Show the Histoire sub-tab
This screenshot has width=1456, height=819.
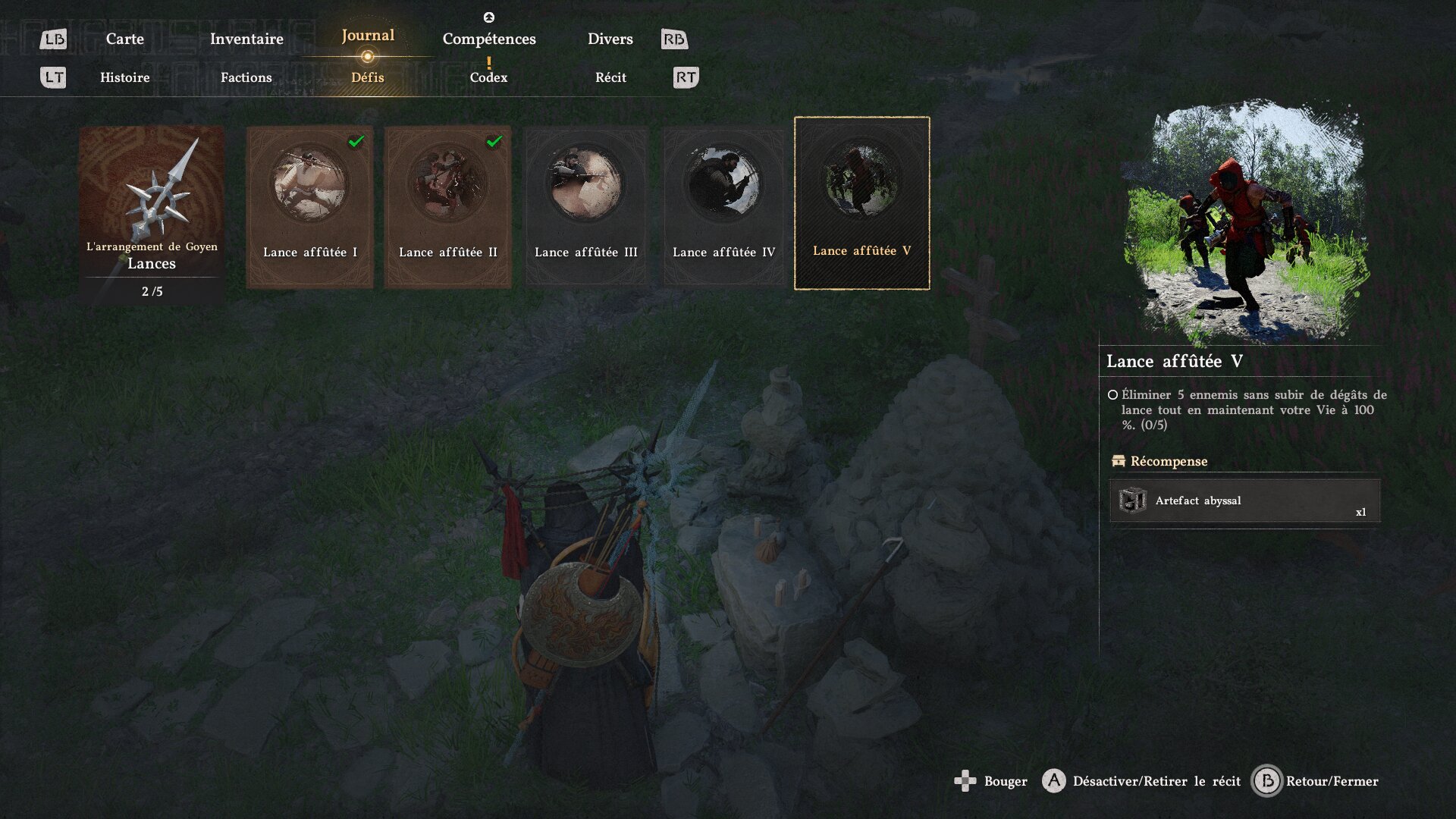pyautogui.click(x=125, y=77)
